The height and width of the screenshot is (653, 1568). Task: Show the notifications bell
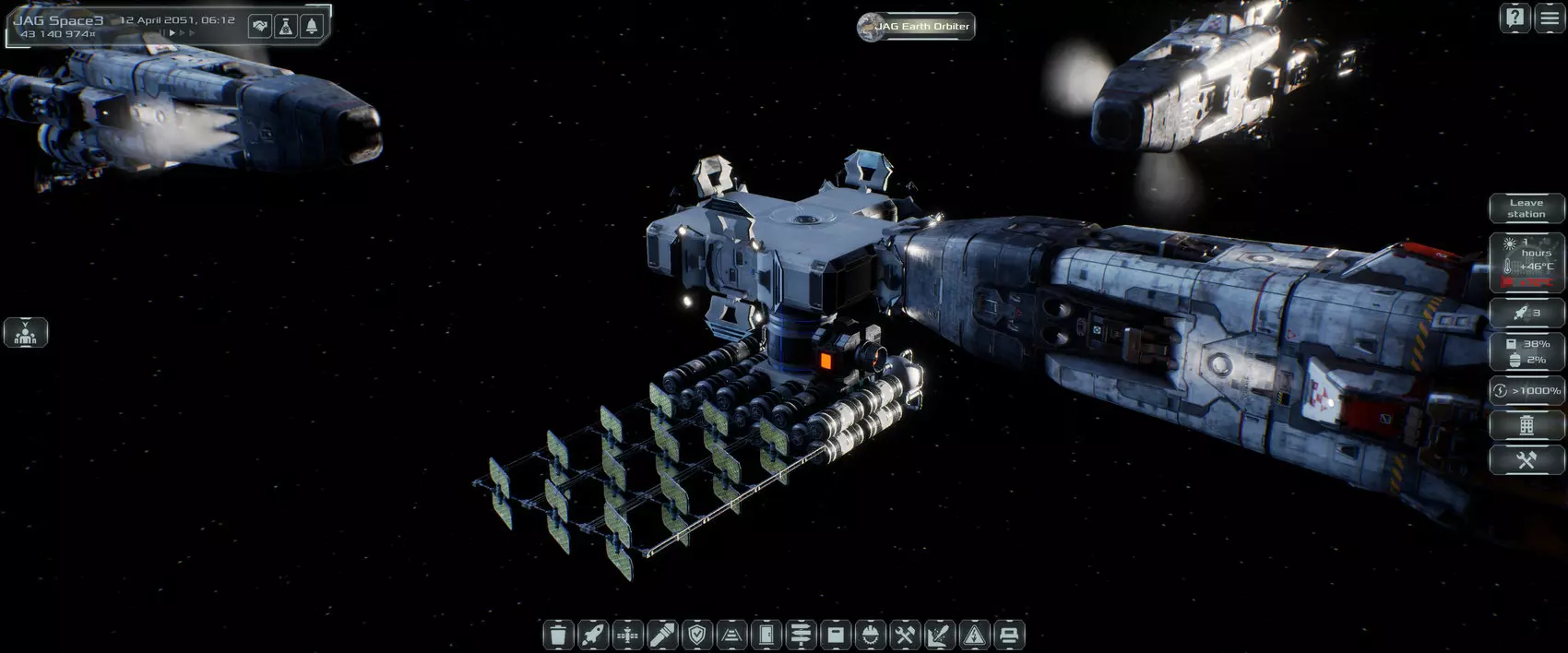(x=312, y=26)
